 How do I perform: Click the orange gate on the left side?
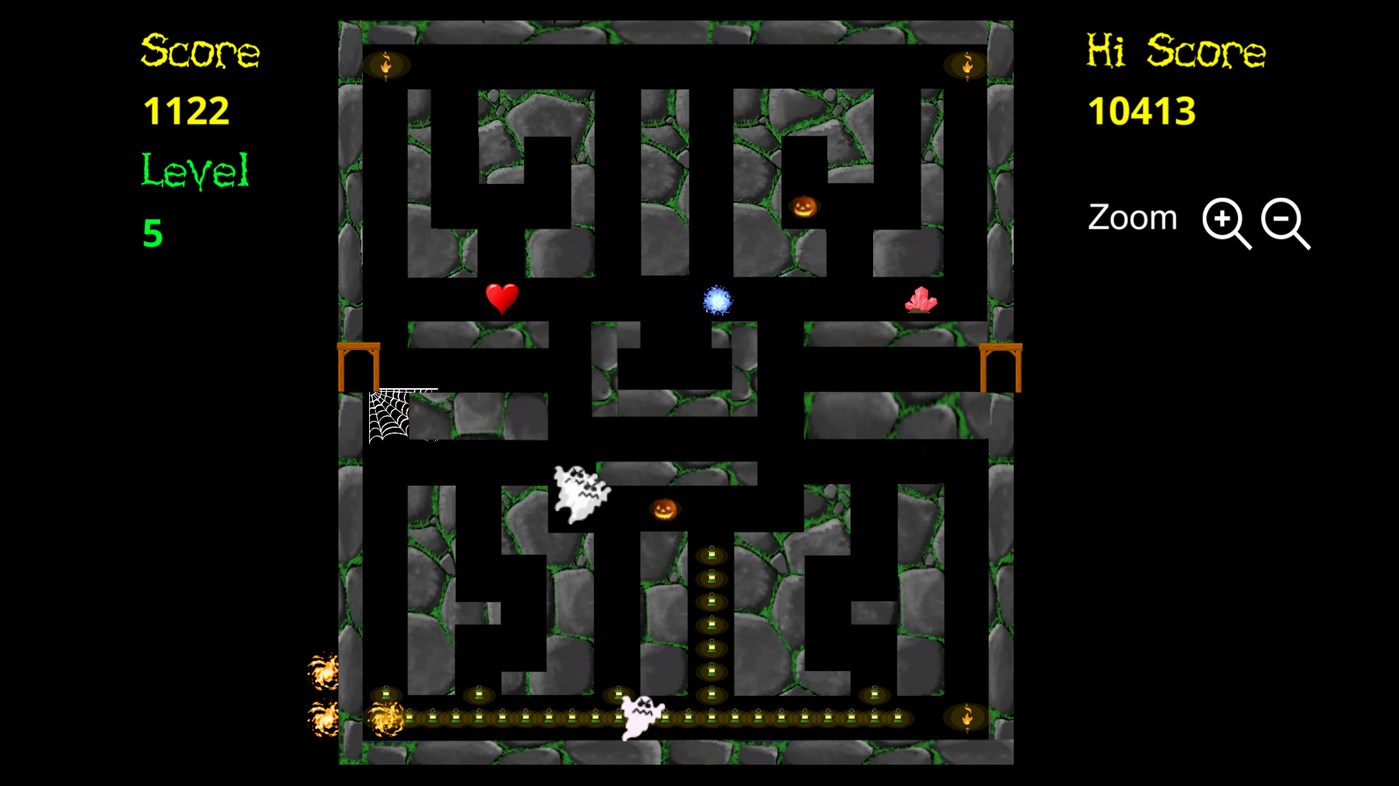point(359,367)
